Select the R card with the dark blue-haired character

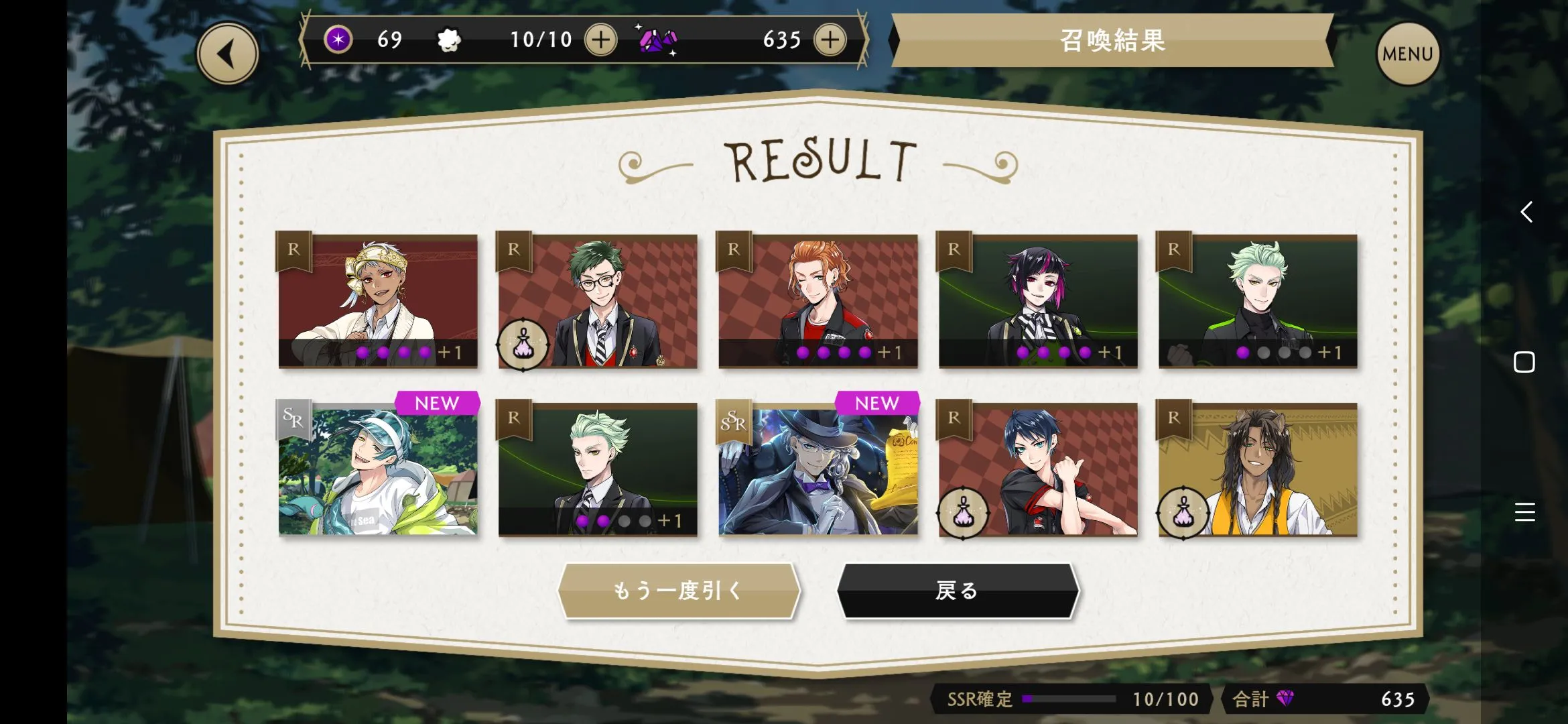[x=1038, y=469]
